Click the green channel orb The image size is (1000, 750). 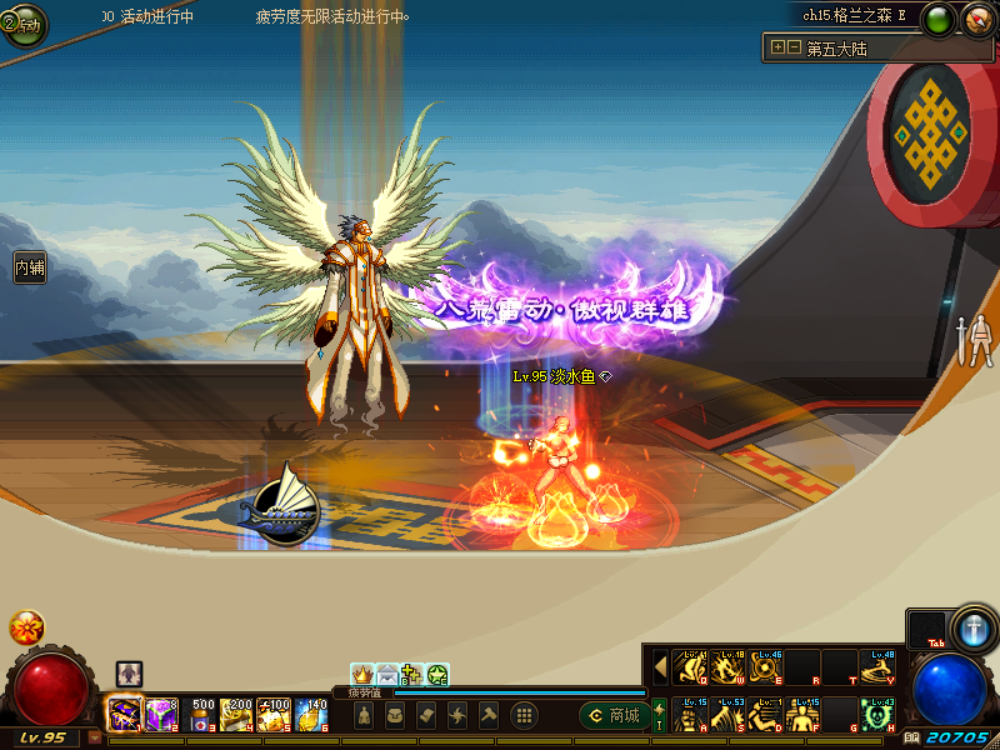click(938, 20)
